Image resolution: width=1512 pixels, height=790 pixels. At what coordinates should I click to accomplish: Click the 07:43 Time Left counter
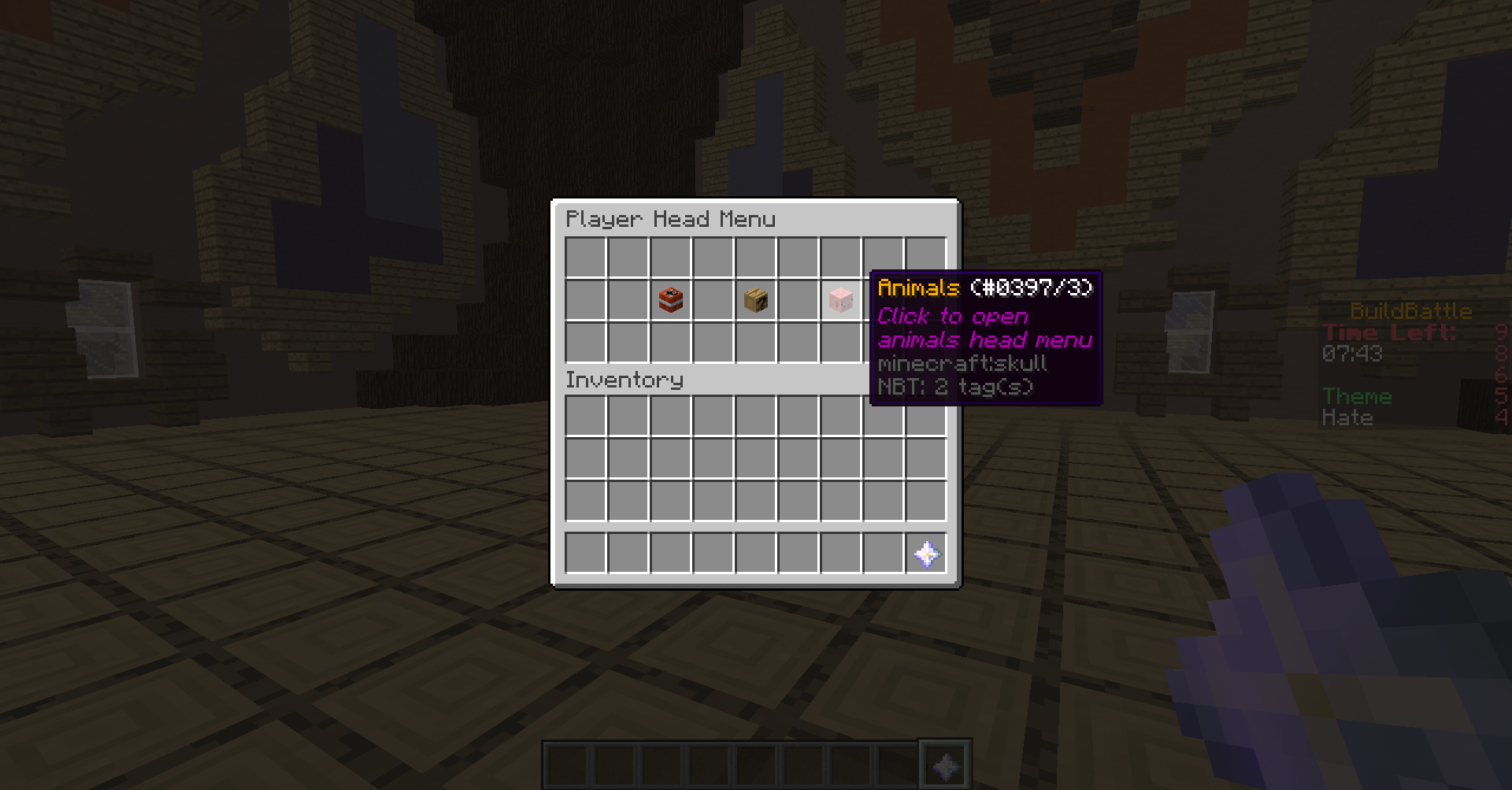pos(1352,354)
